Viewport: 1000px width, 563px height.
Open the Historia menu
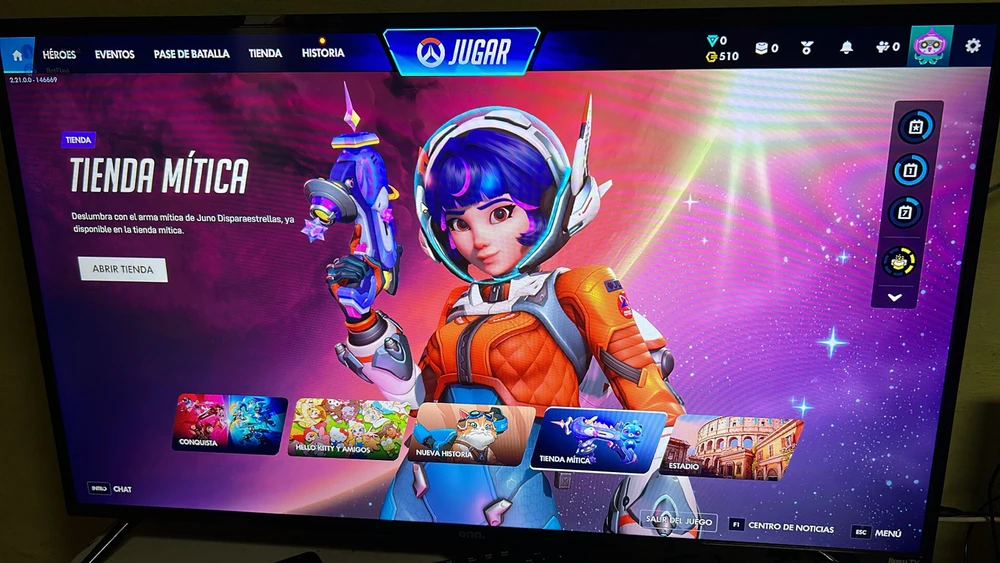pyautogui.click(x=323, y=53)
